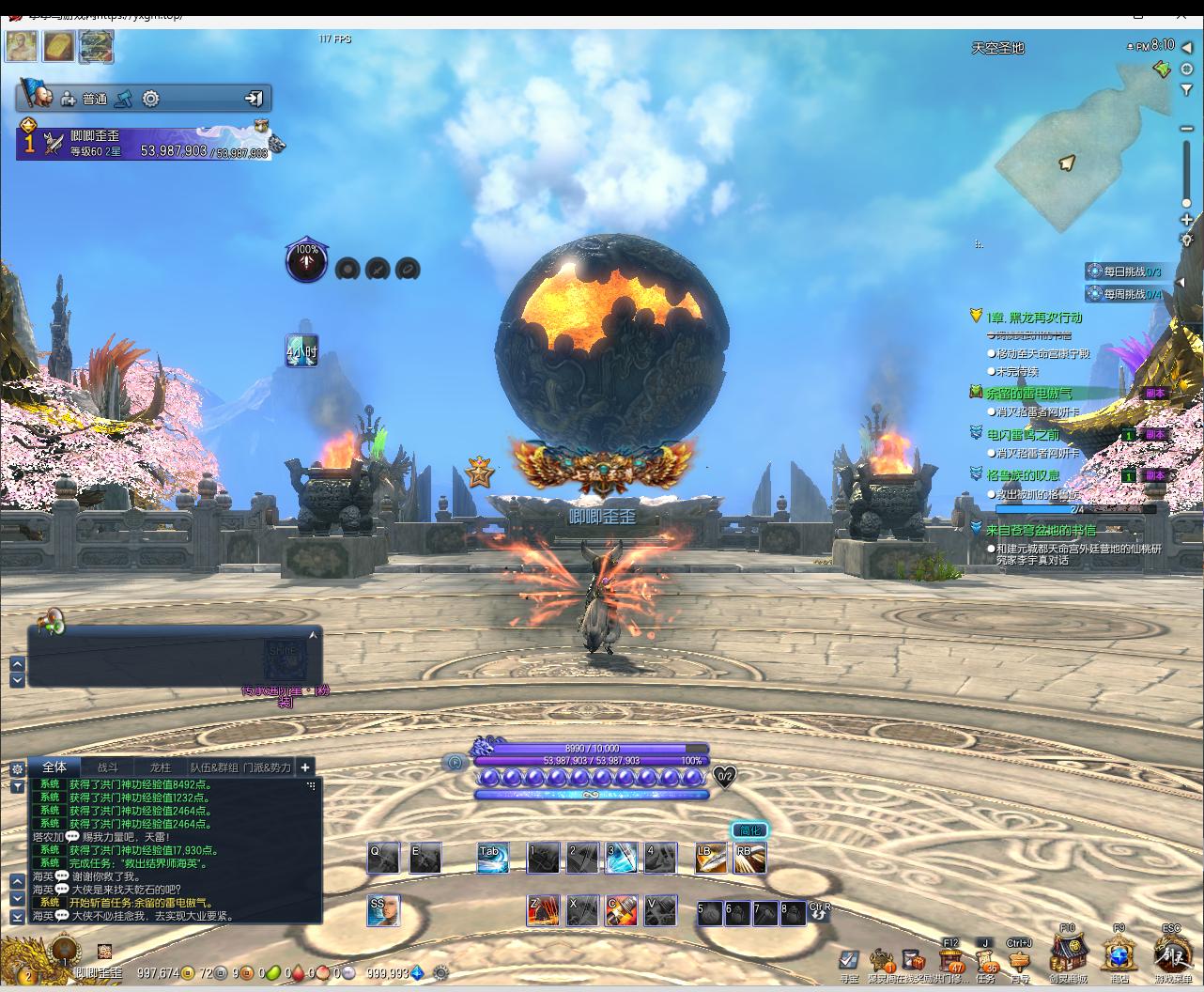
Task: Click the invite party member icon
Action: (x=69, y=99)
